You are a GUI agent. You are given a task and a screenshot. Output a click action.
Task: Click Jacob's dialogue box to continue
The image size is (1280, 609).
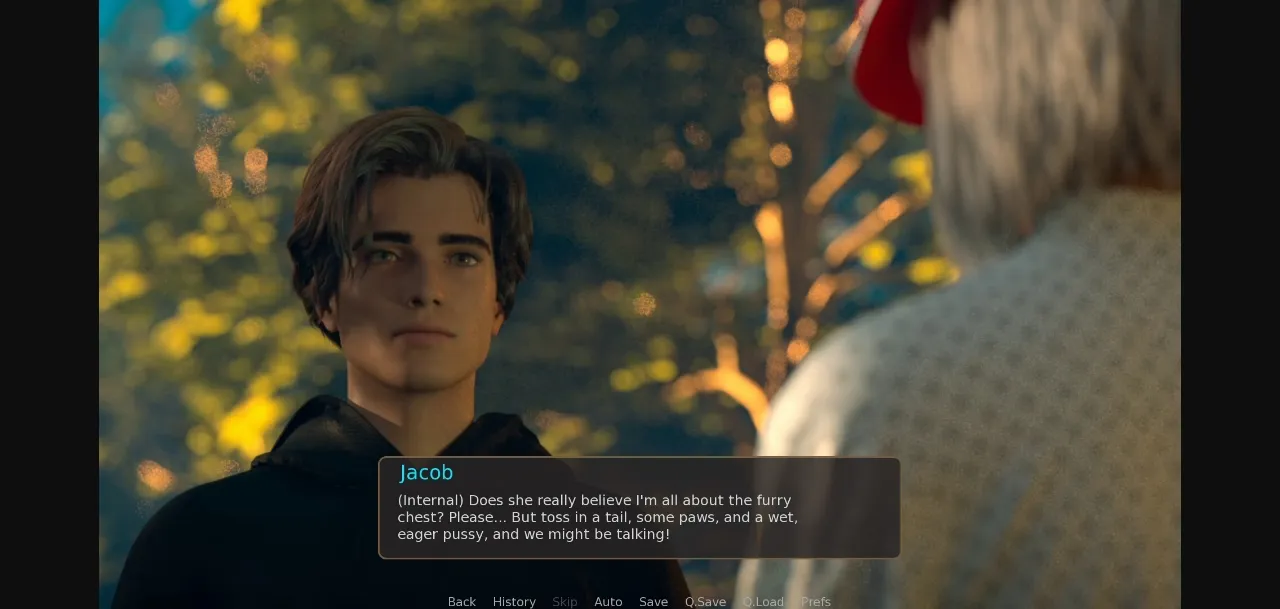[x=639, y=508]
